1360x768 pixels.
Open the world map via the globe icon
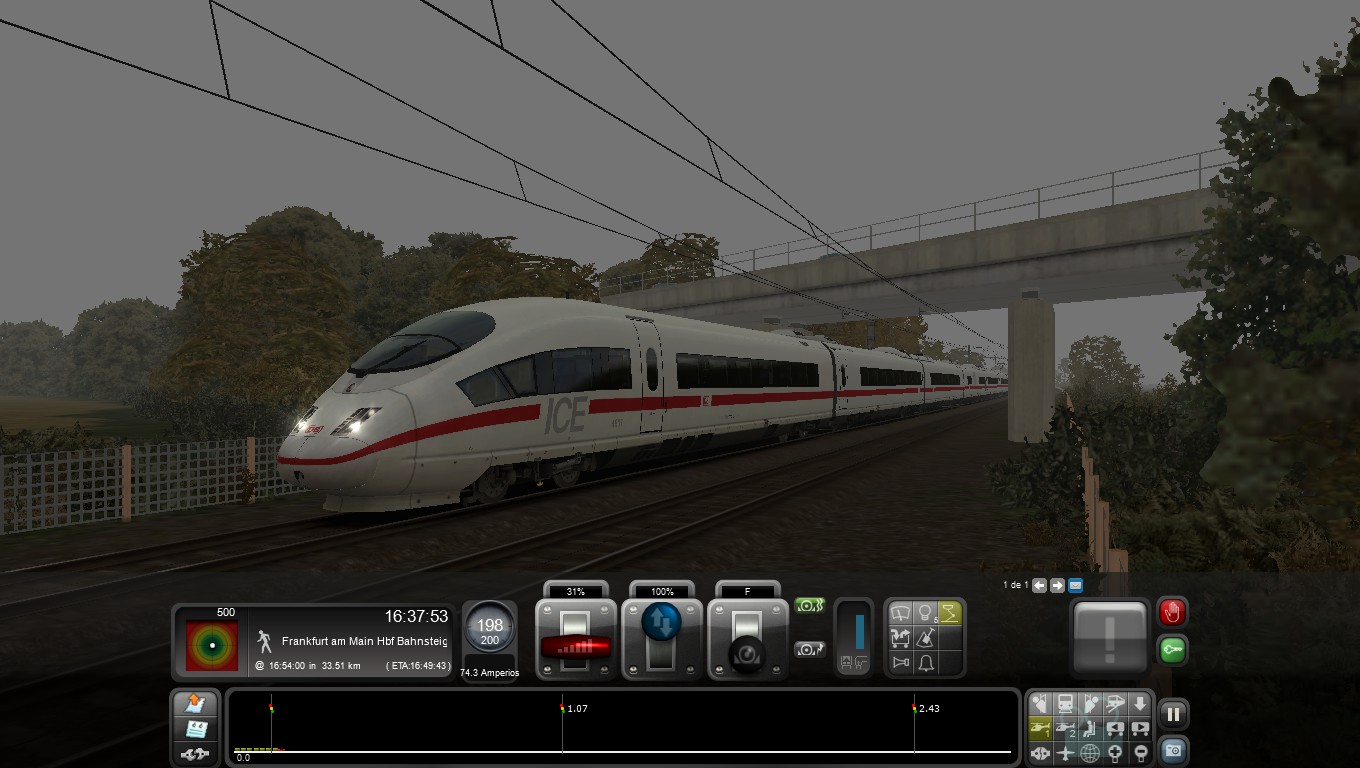pos(1089,752)
